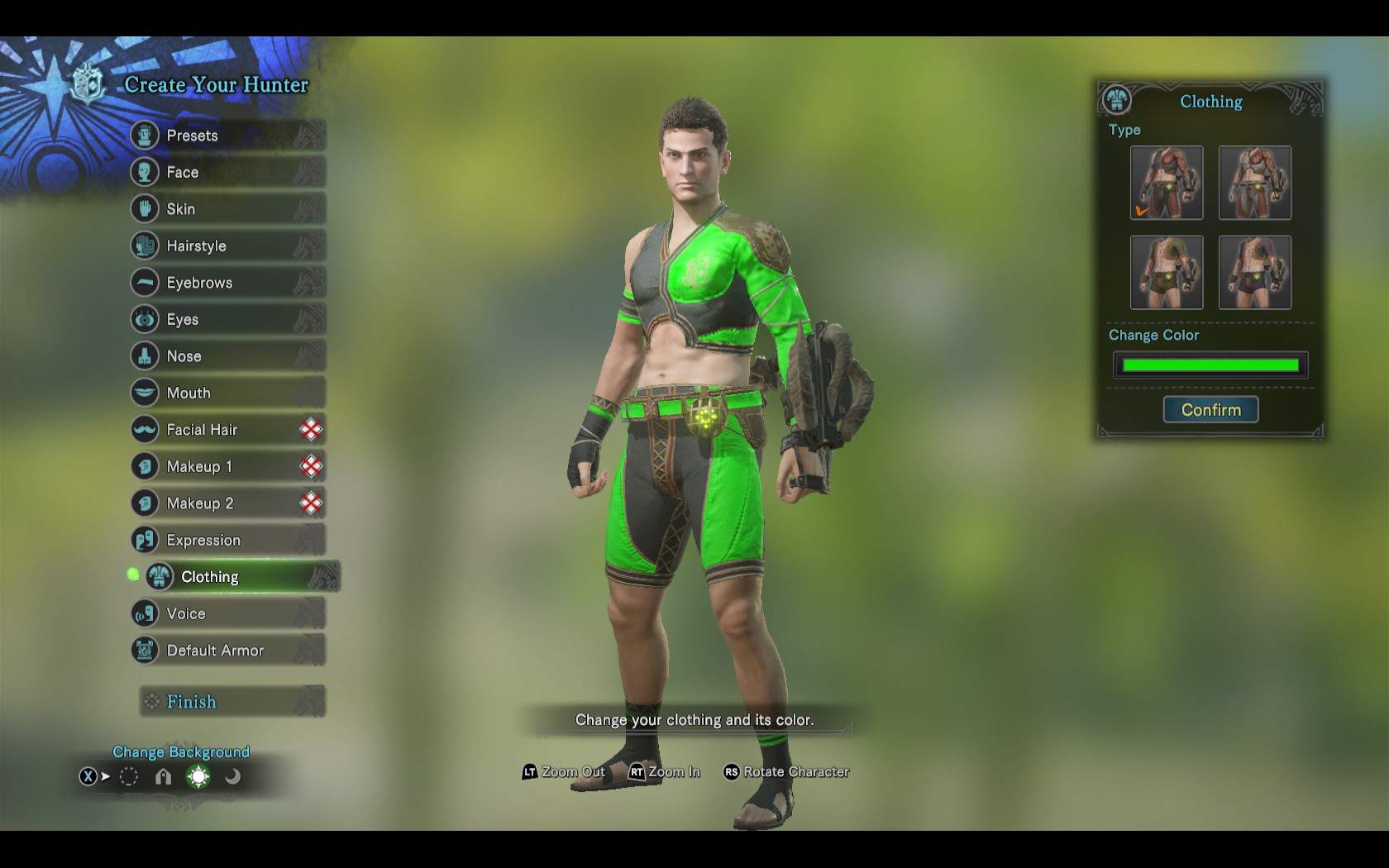Select the Face customization option
The height and width of the screenshot is (868, 1389).
point(227,172)
